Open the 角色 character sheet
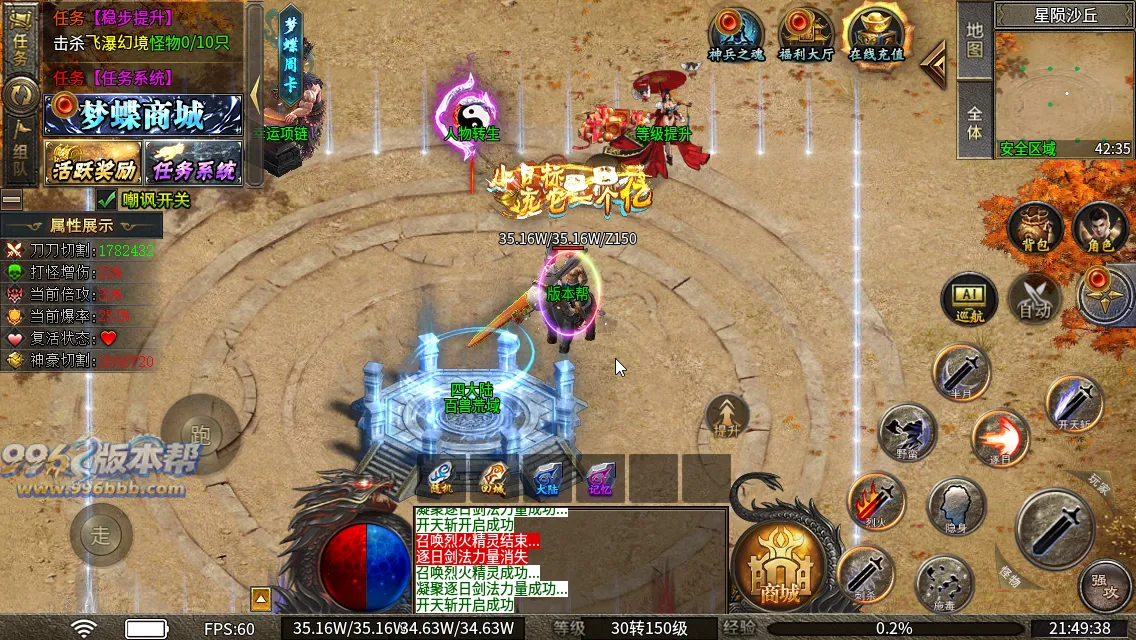This screenshot has height=640, width=1136. tap(1099, 229)
